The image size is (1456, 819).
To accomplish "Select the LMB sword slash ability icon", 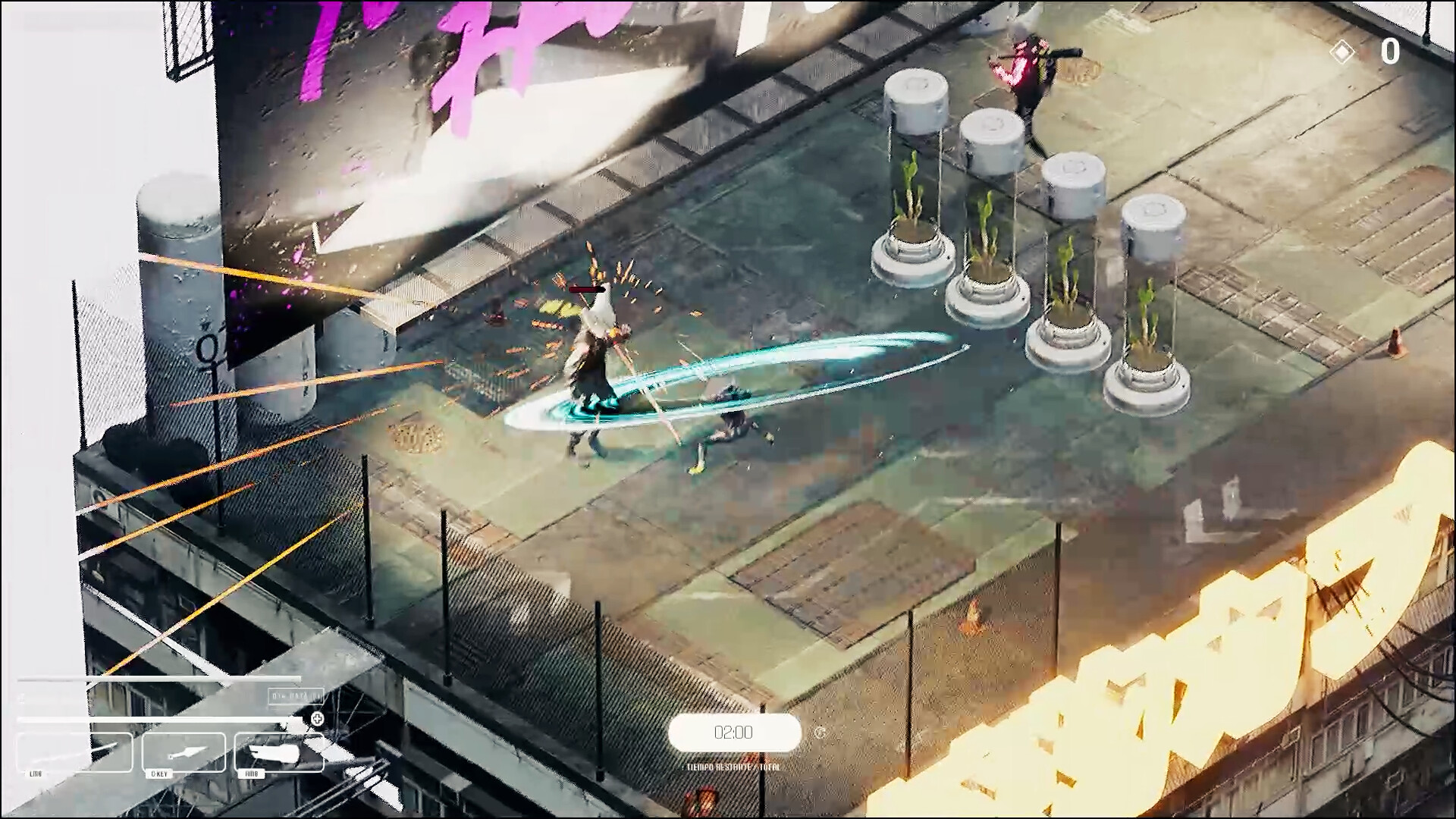I will coord(72,753).
